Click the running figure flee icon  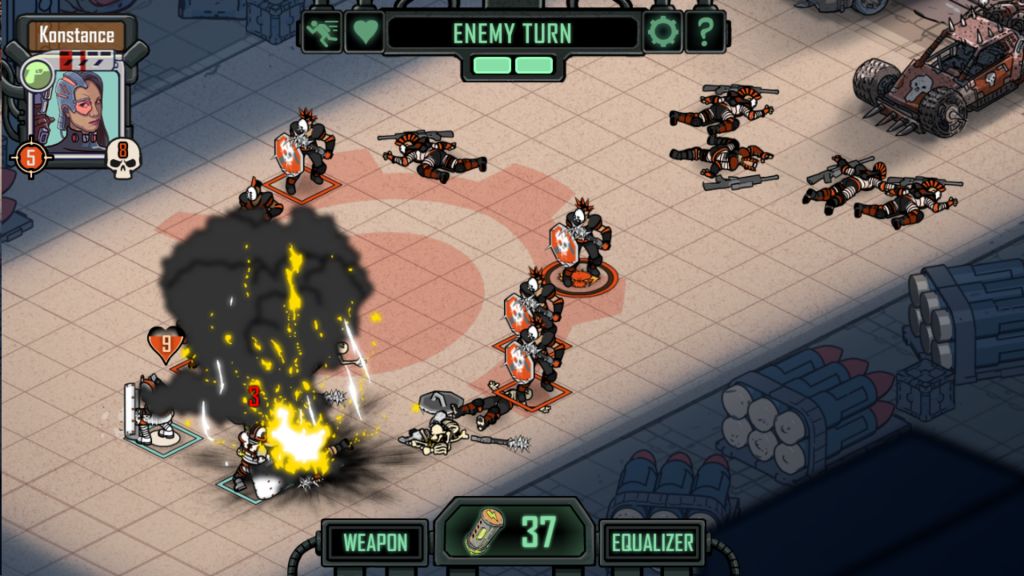coord(322,32)
